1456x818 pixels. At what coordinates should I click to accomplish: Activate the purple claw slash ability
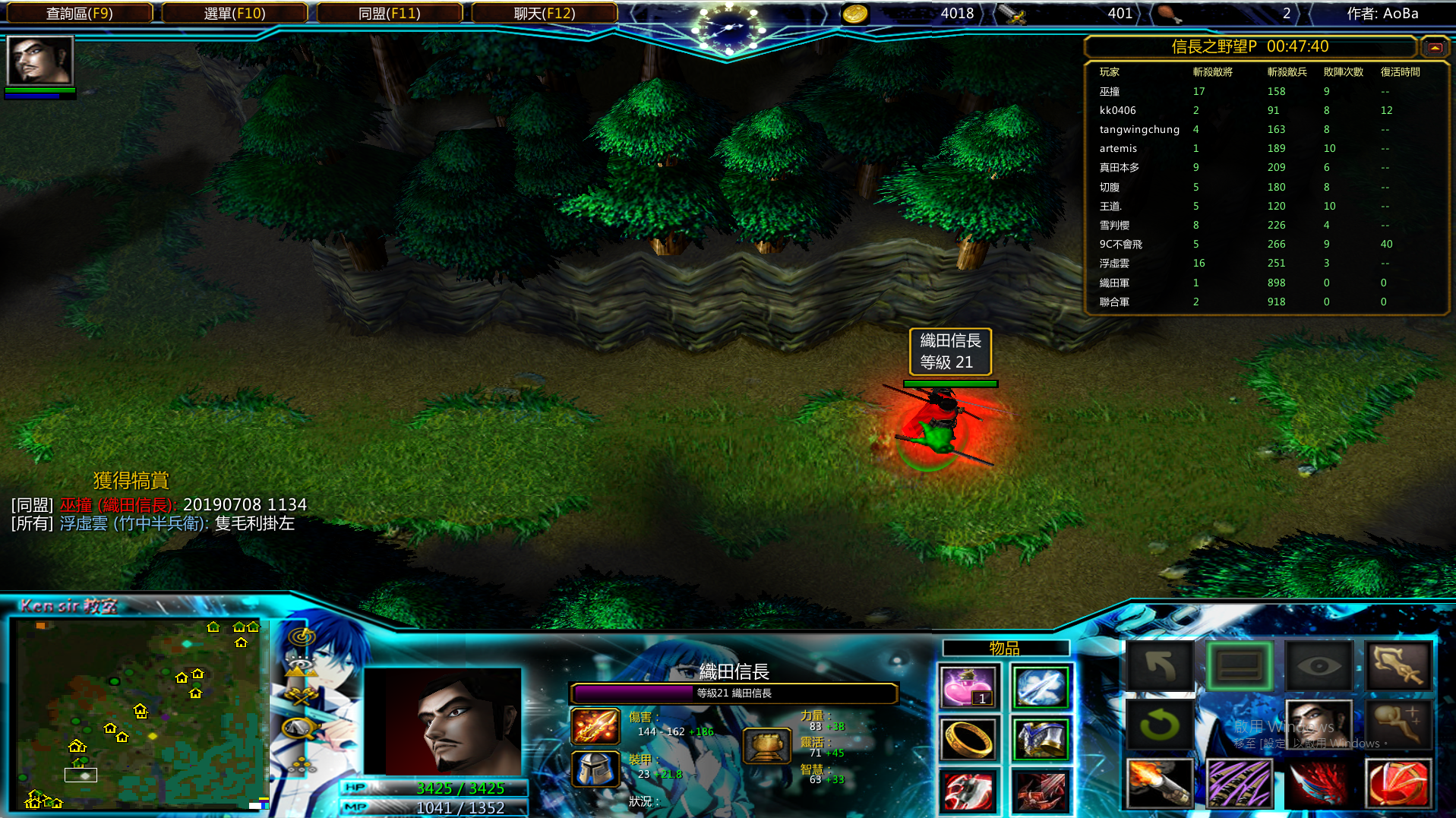1240,783
